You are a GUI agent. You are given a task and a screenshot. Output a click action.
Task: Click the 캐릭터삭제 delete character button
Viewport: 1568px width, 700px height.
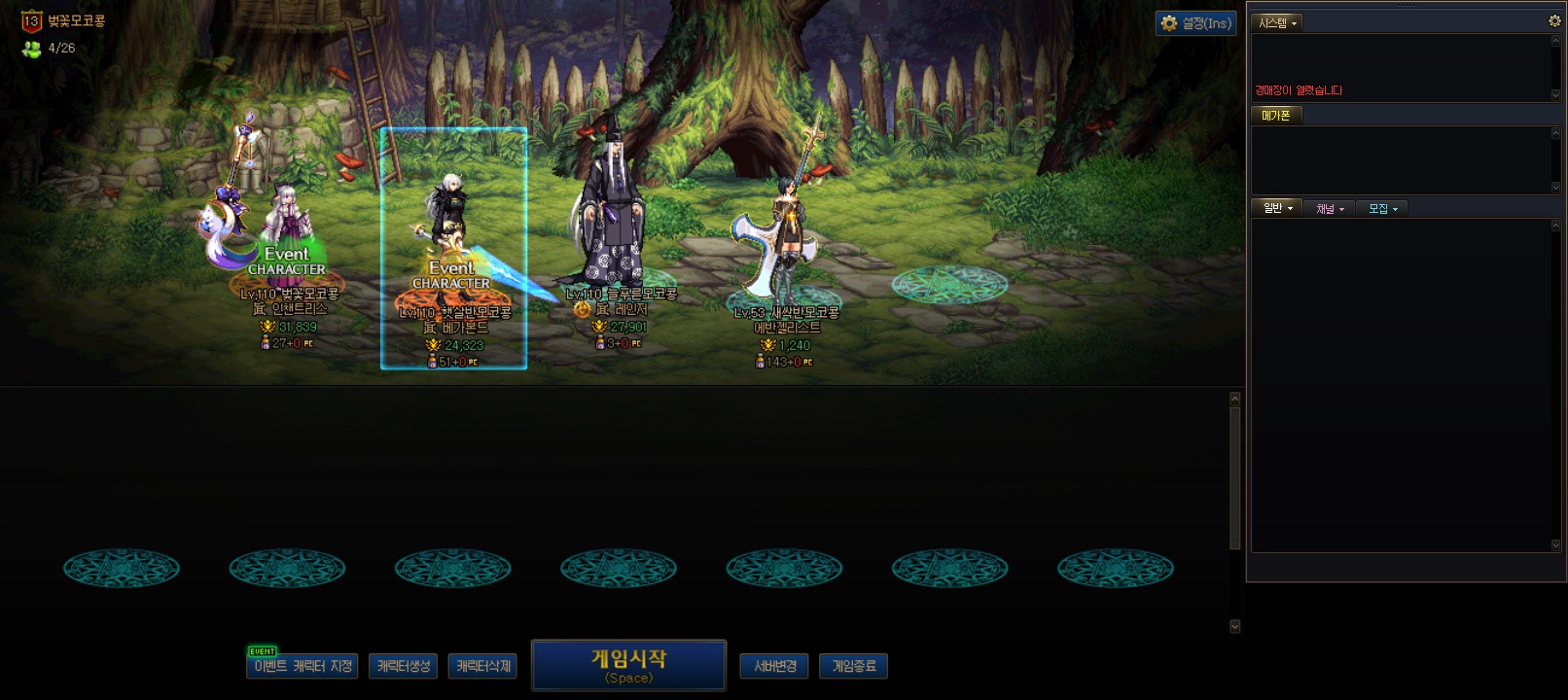coord(482,666)
